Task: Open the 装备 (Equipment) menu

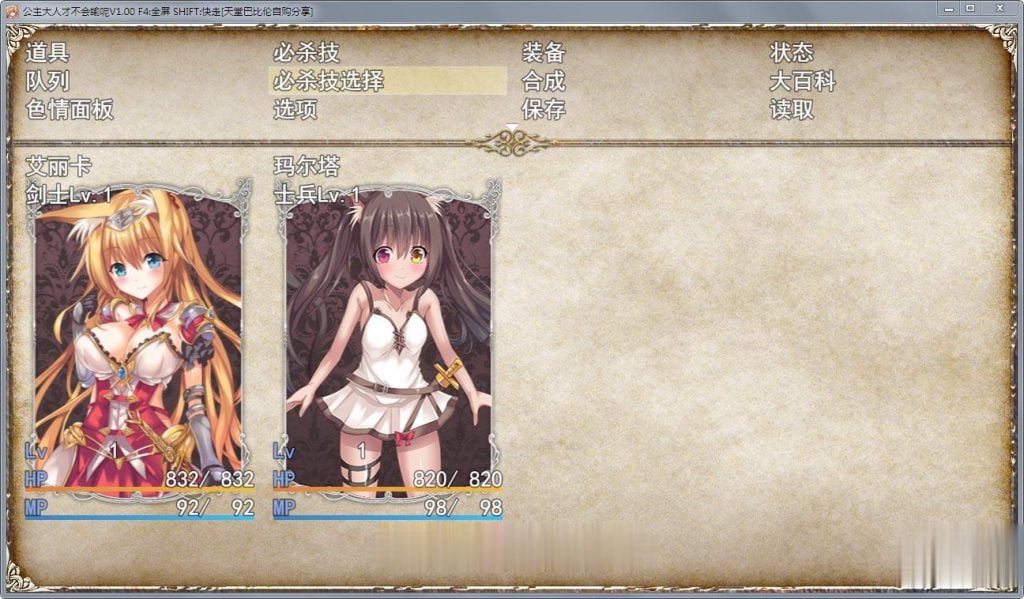Action: [x=544, y=52]
